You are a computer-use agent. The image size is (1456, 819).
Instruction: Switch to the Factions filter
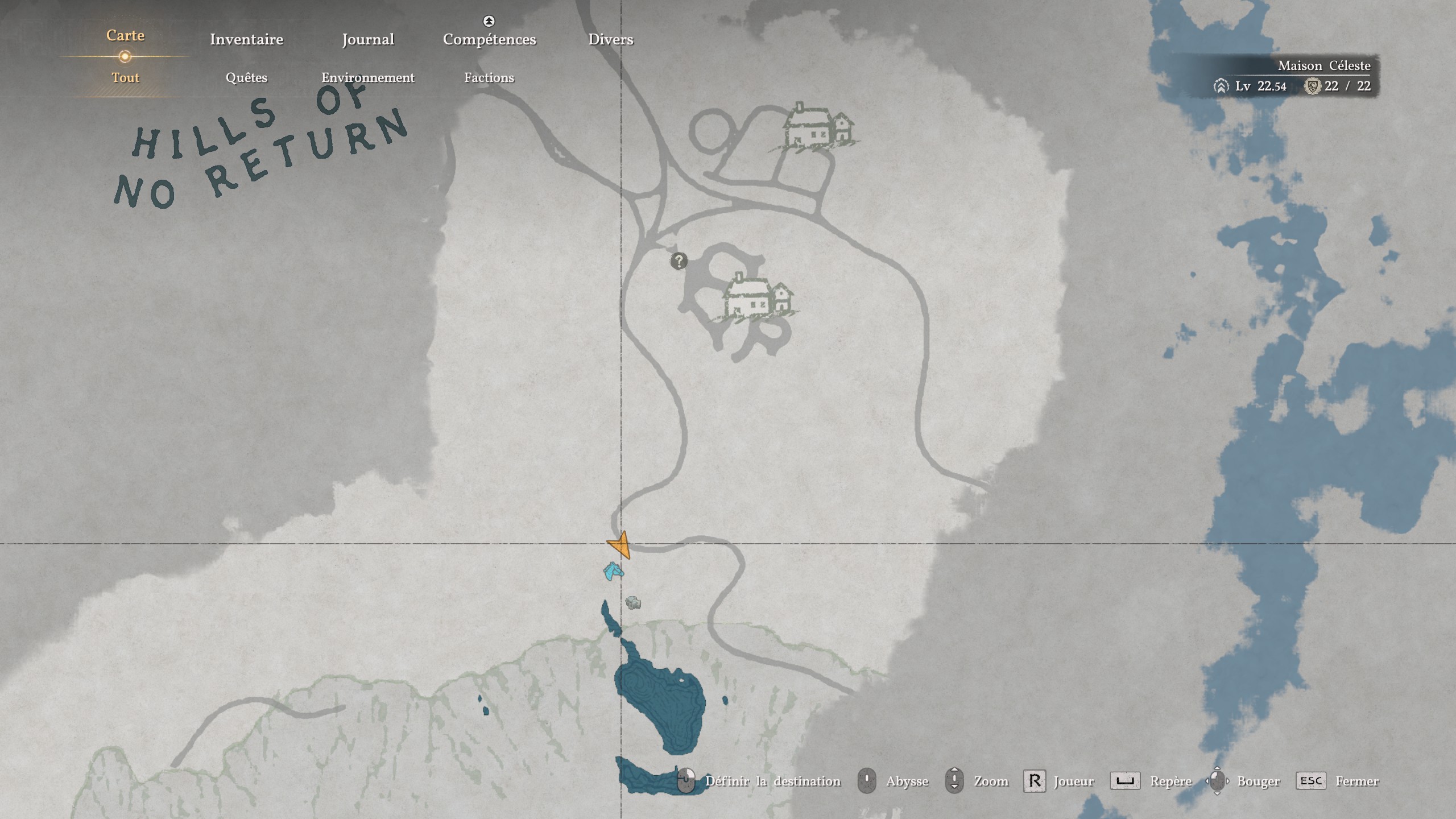click(x=489, y=77)
